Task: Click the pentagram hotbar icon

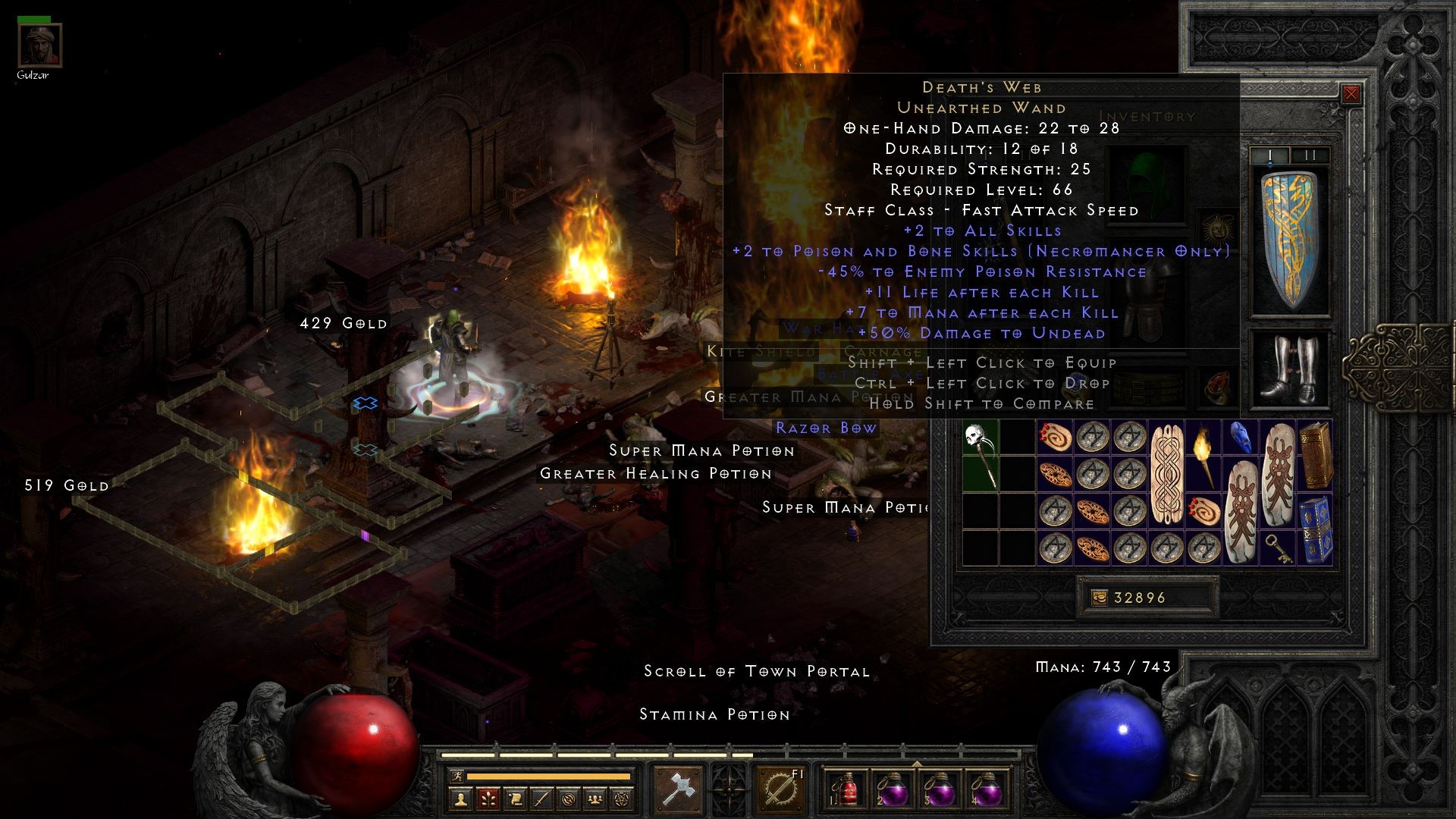Action: point(620,798)
